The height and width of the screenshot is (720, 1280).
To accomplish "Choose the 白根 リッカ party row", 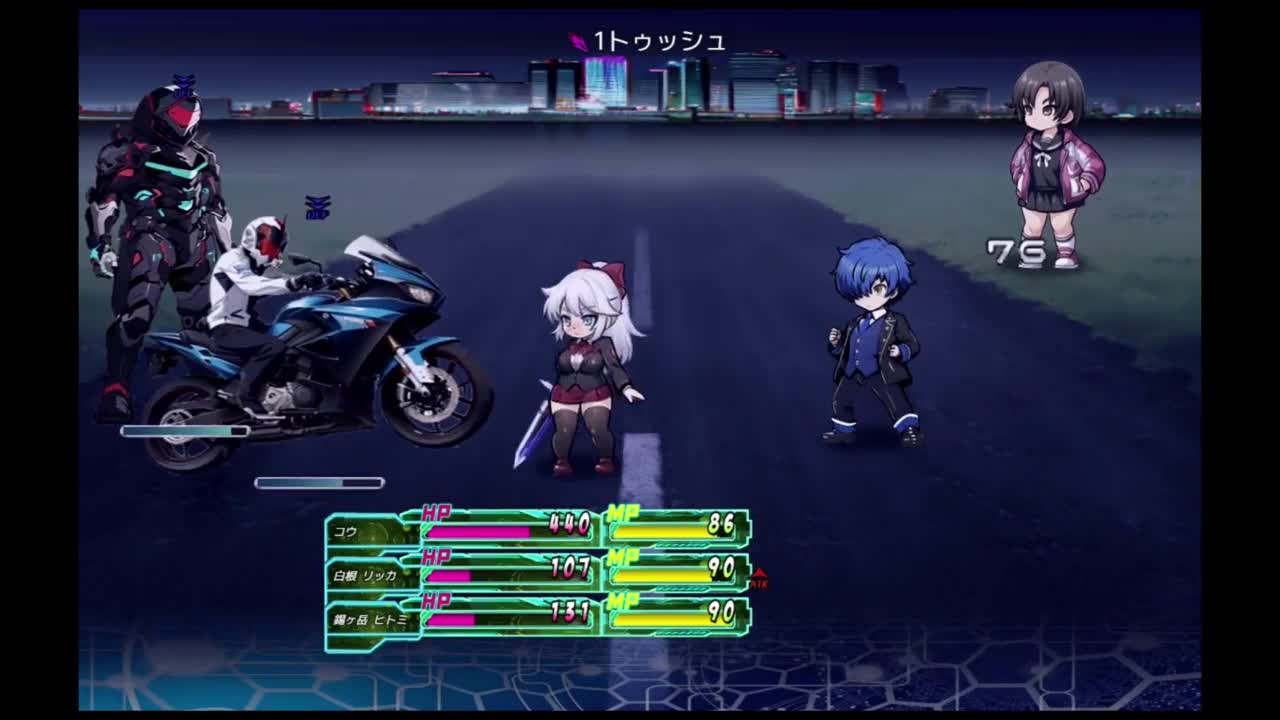I will (365, 575).
